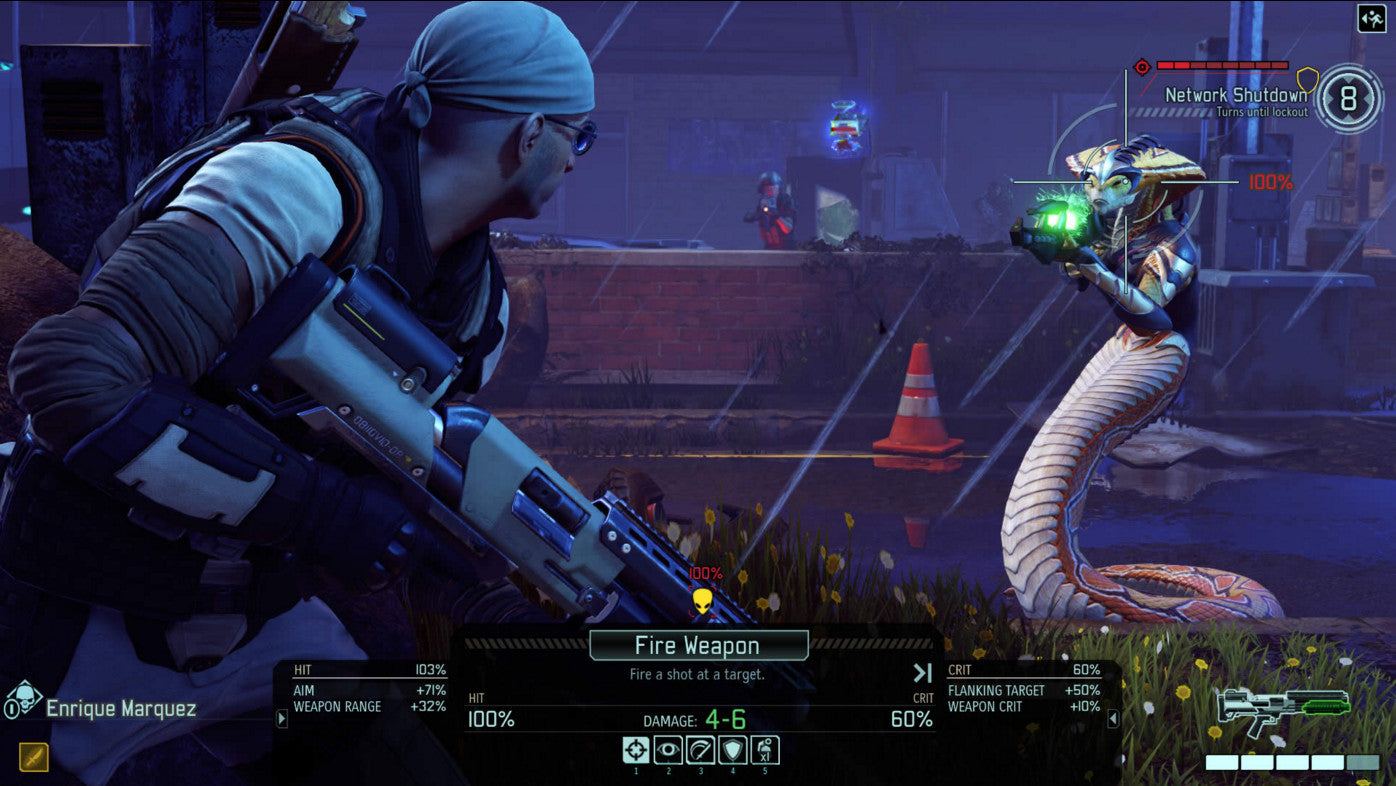Activate the Overwatch eye ability

click(668, 748)
